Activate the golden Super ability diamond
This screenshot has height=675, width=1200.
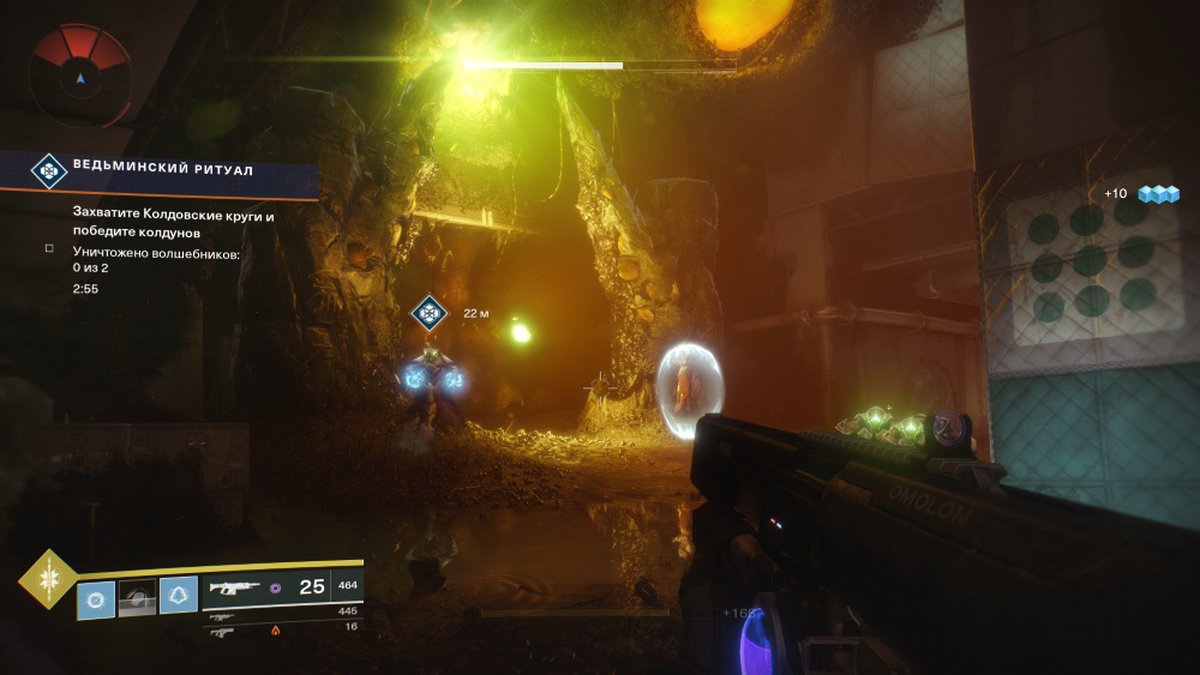click(x=47, y=579)
